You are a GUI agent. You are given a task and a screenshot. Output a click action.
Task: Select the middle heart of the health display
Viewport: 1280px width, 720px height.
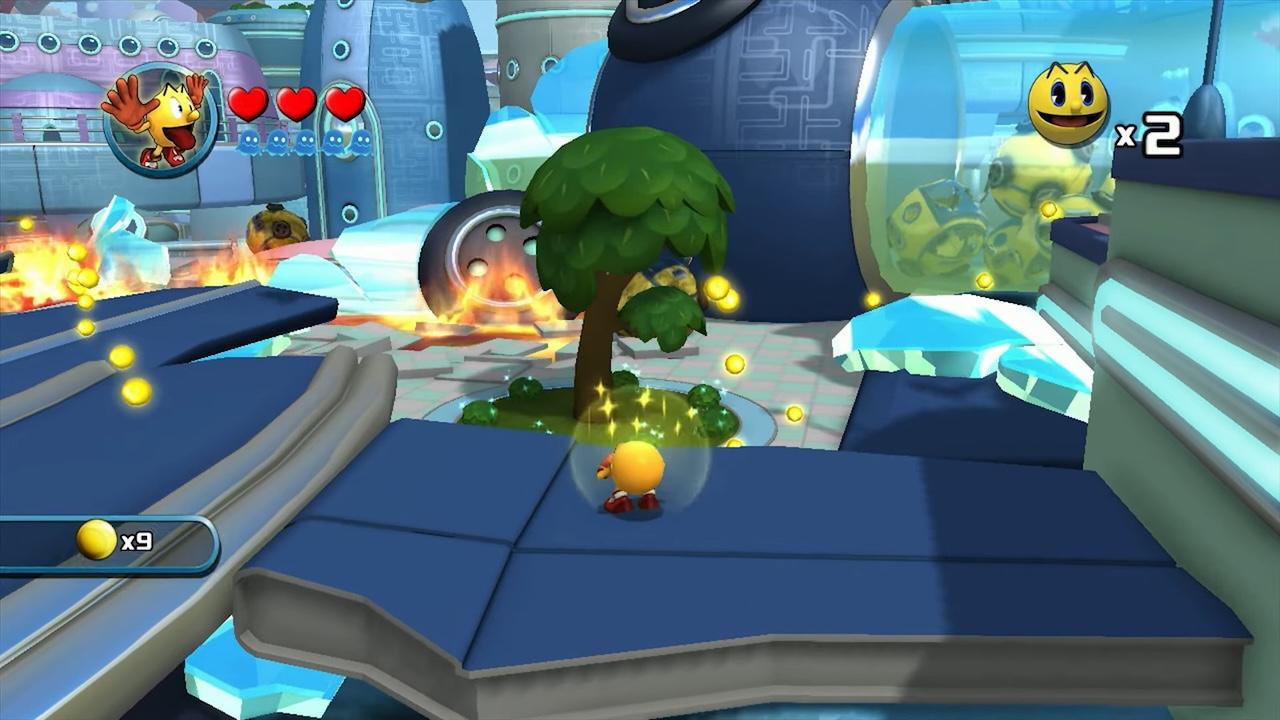(296, 103)
